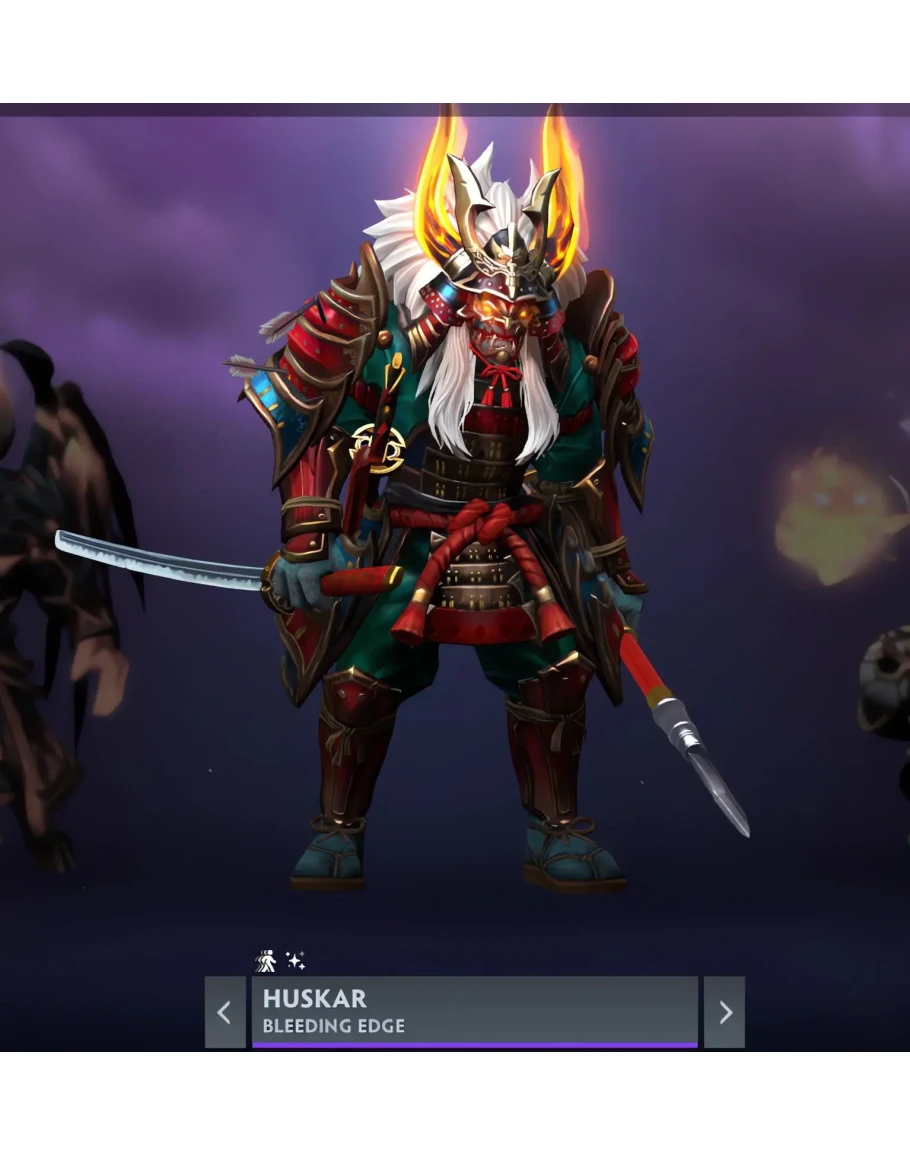Advance to the next hero set
The height and width of the screenshot is (1155, 910).
(x=724, y=1012)
